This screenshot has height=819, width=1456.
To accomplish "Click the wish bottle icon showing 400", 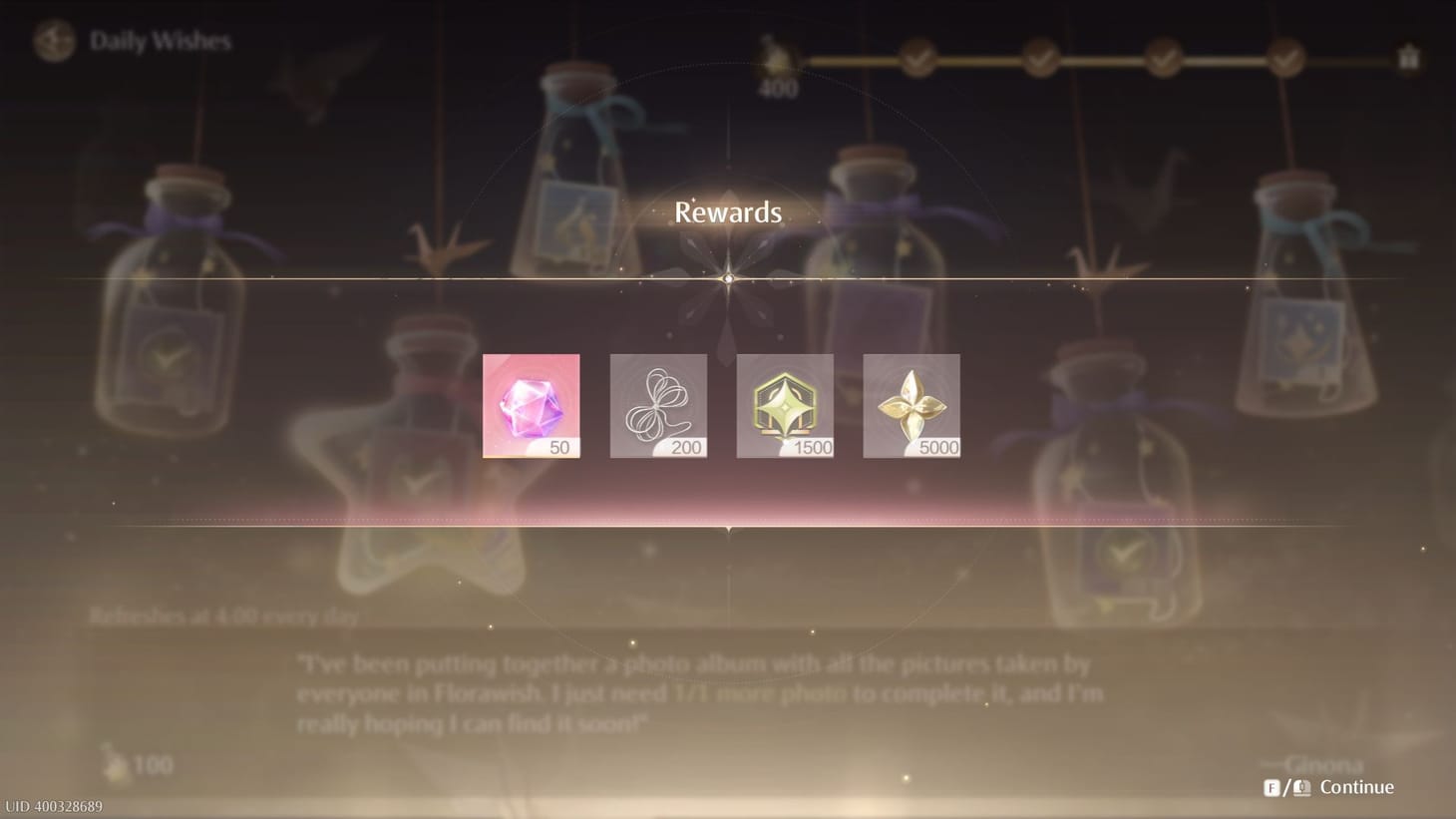I will click(775, 60).
